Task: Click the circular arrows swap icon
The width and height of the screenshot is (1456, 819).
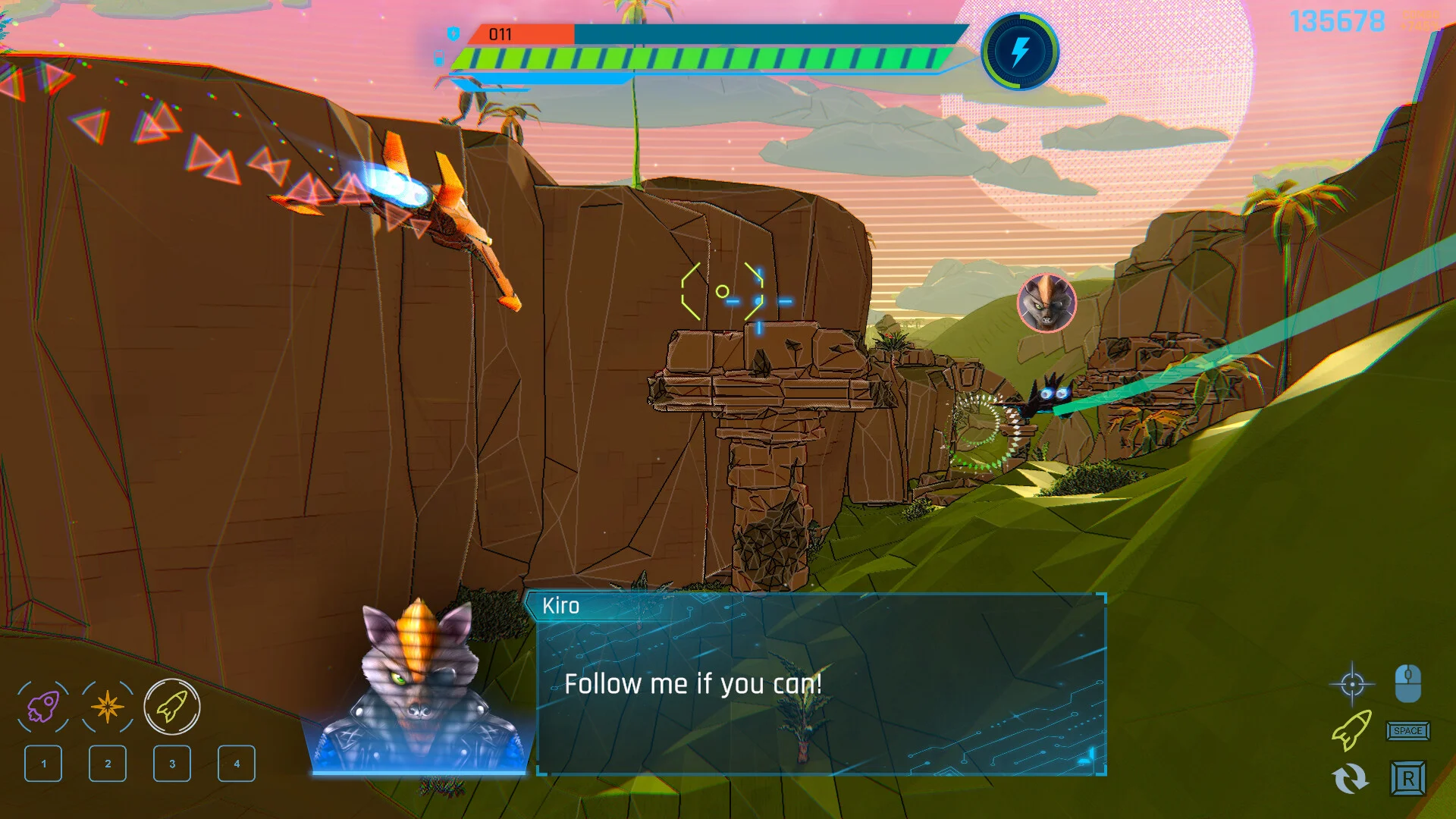Action: [1351, 779]
